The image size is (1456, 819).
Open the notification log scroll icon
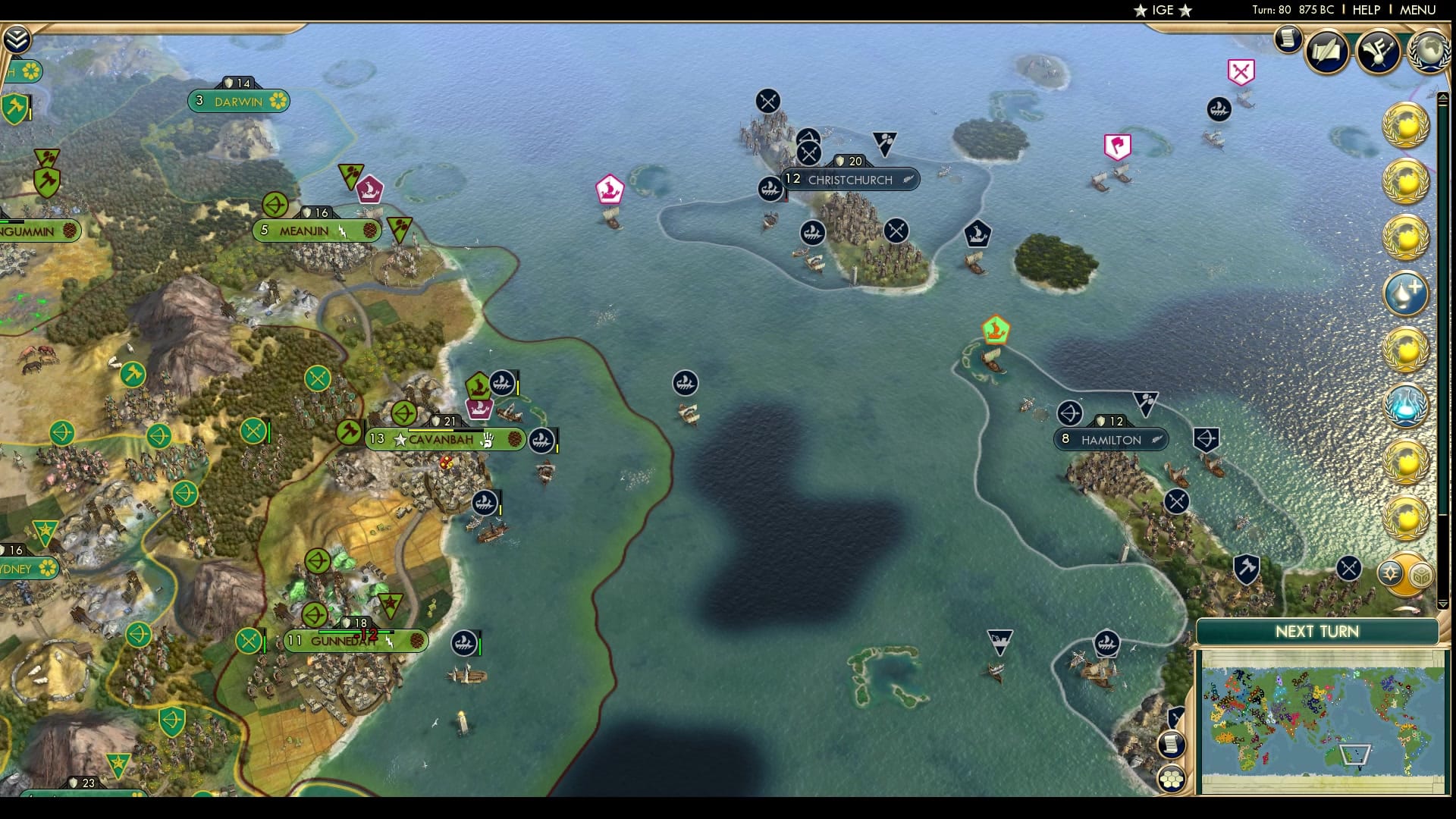click(x=1287, y=39)
